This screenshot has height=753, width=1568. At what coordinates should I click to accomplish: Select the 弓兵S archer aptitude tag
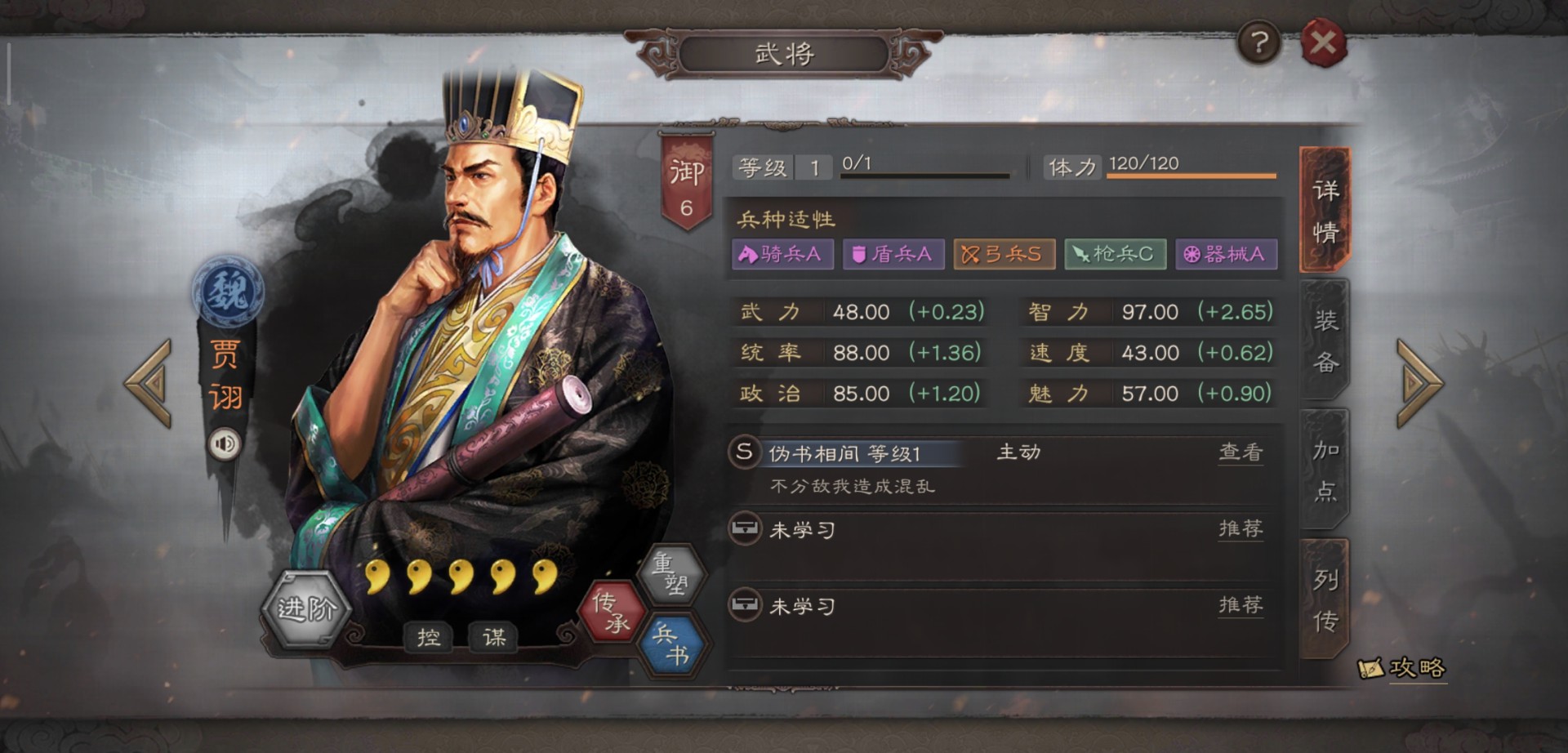[x=1004, y=254]
